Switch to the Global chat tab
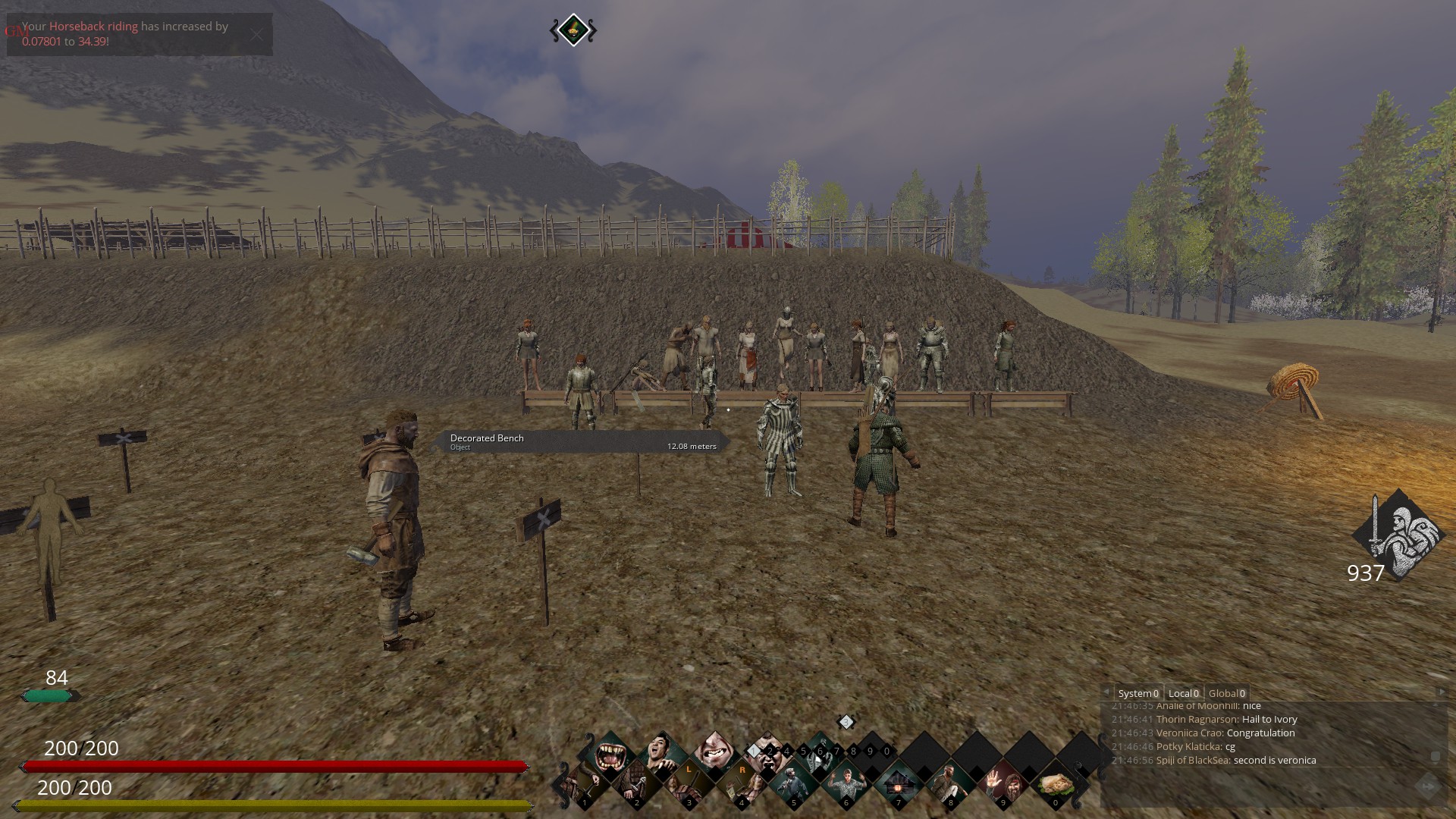This screenshot has width=1456, height=819. (1226, 693)
